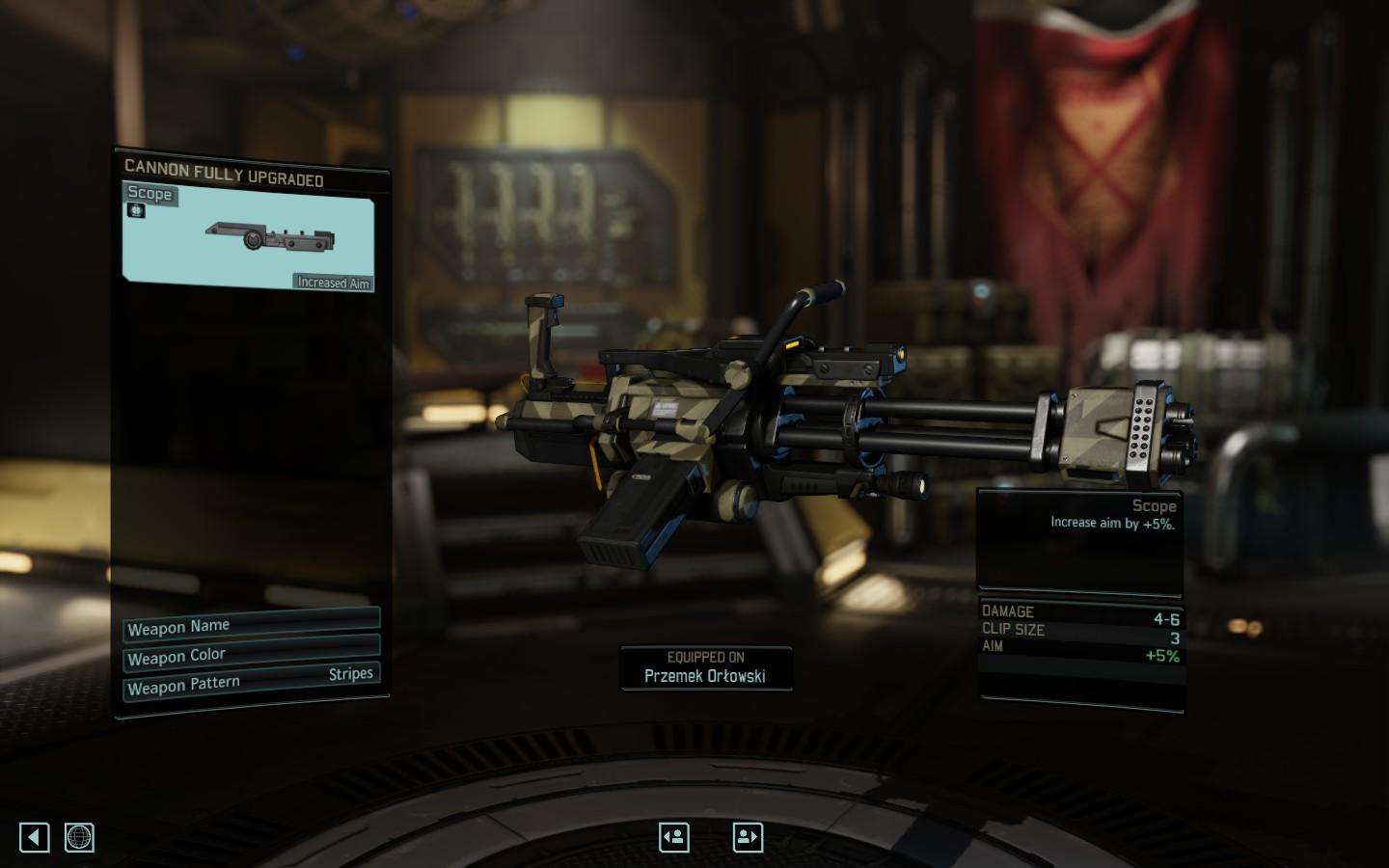Open the Weapon Name field
The height and width of the screenshot is (868, 1389).
click(x=251, y=625)
